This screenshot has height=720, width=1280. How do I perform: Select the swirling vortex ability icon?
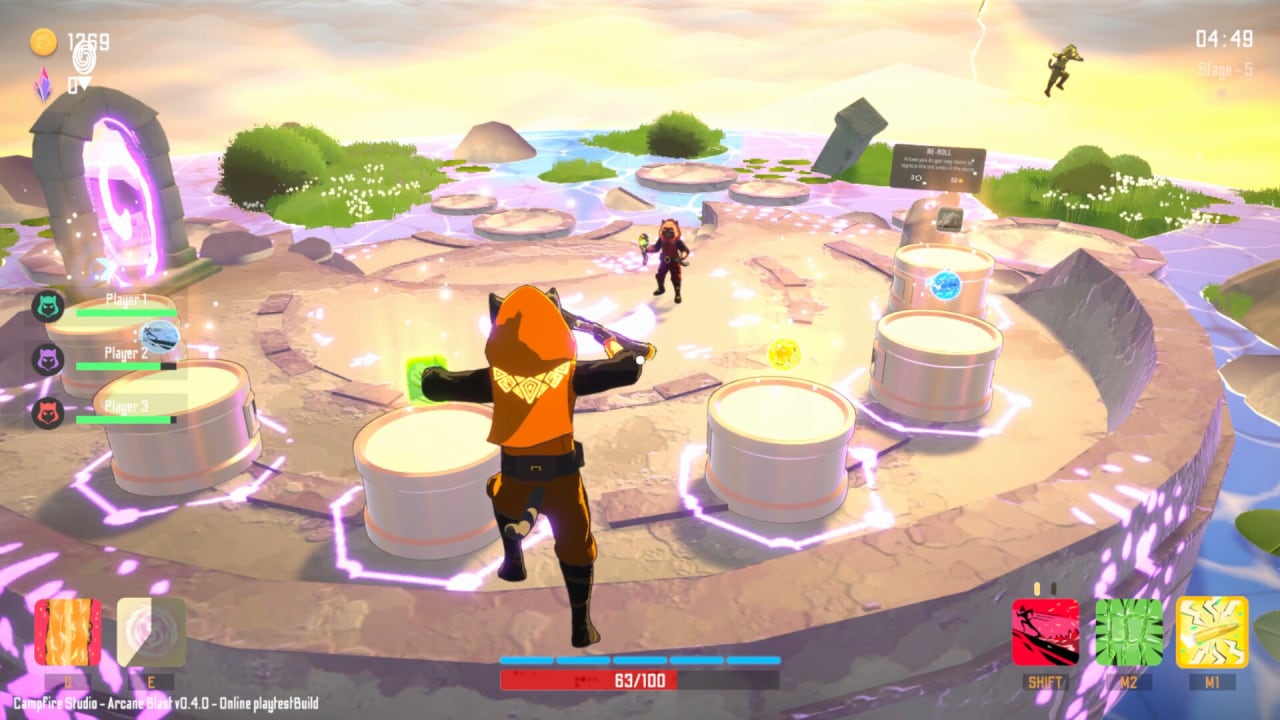(151, 632)
